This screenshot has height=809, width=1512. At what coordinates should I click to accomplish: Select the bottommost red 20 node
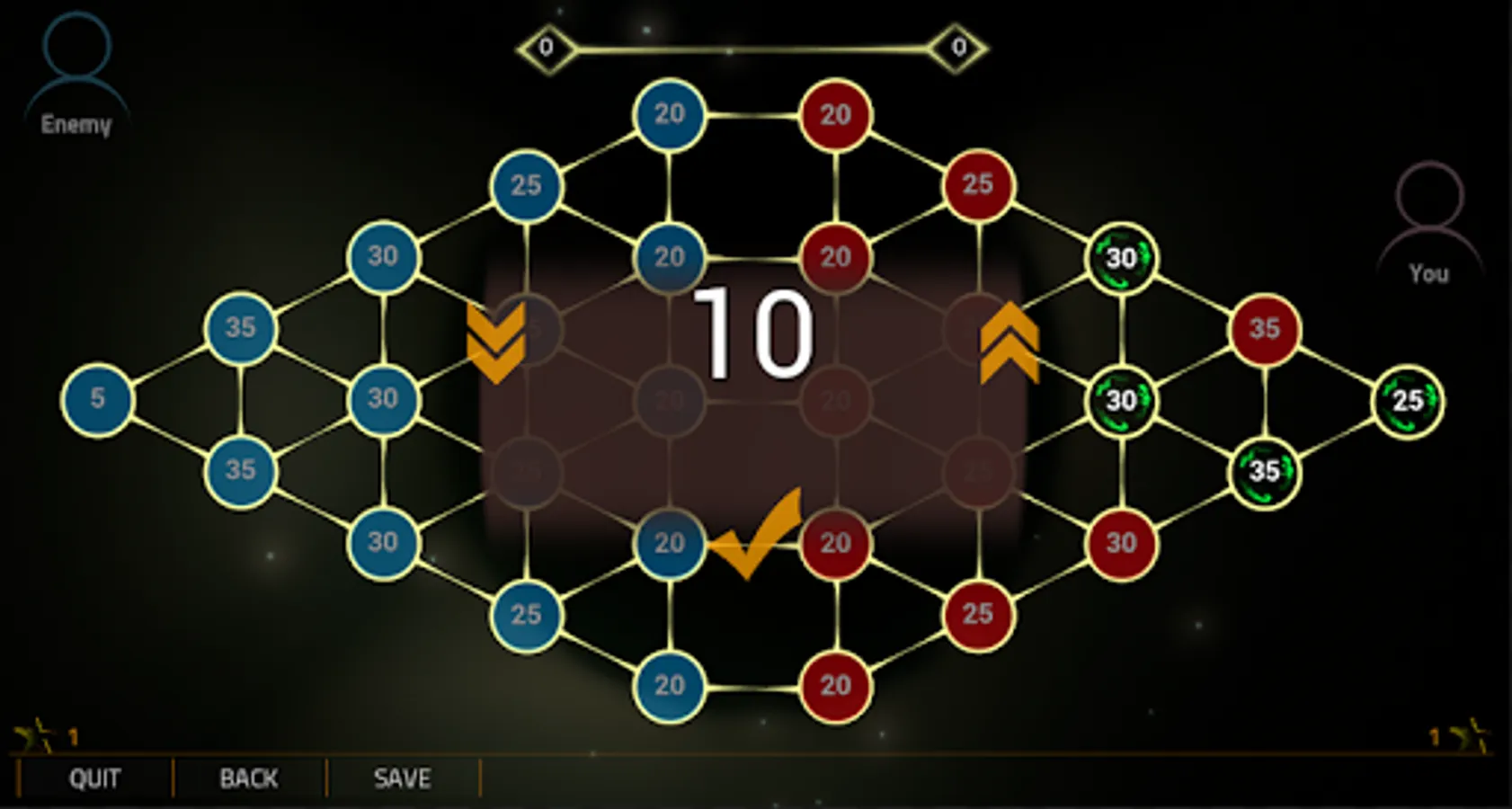coord(836,684)
